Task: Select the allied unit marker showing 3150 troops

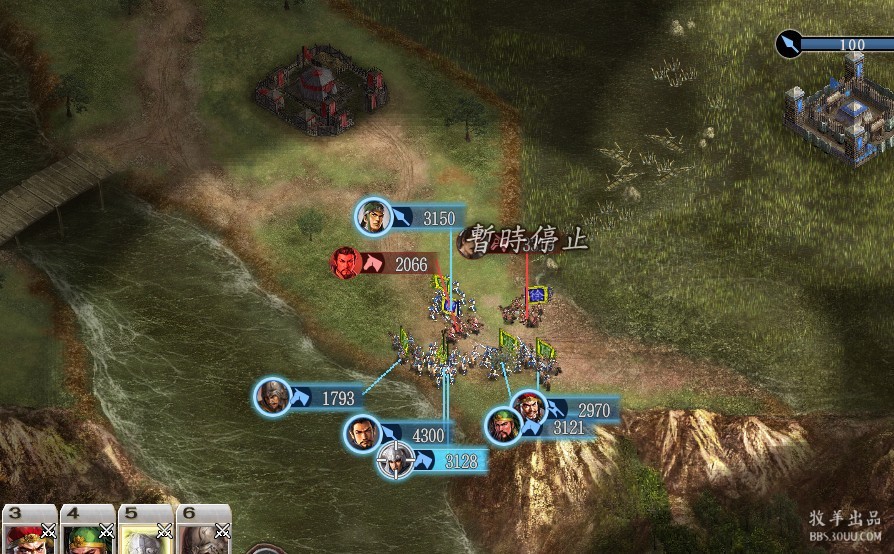Action: tap(373, 217)
